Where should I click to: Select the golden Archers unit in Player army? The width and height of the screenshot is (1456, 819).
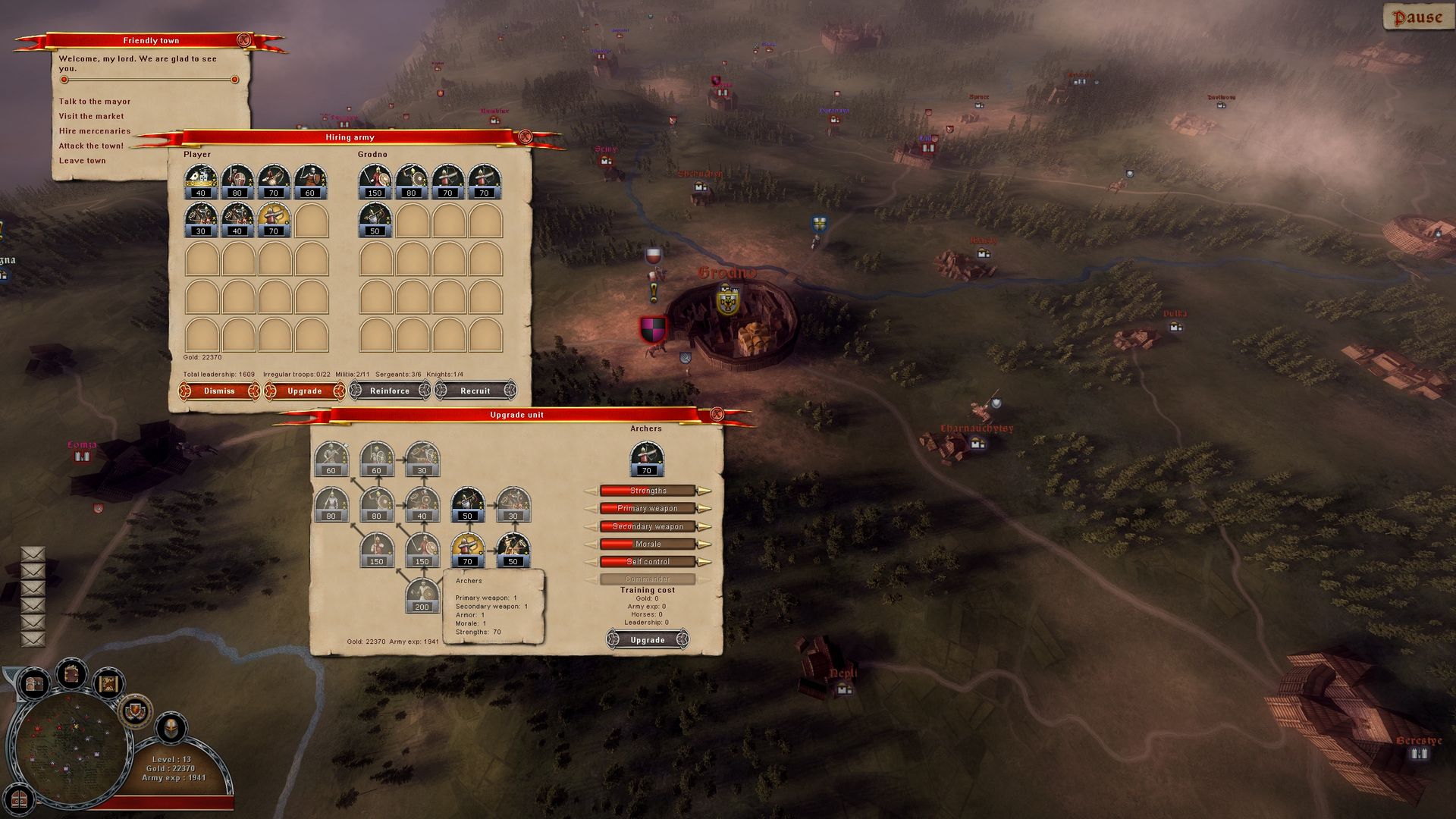coord(273,218)
